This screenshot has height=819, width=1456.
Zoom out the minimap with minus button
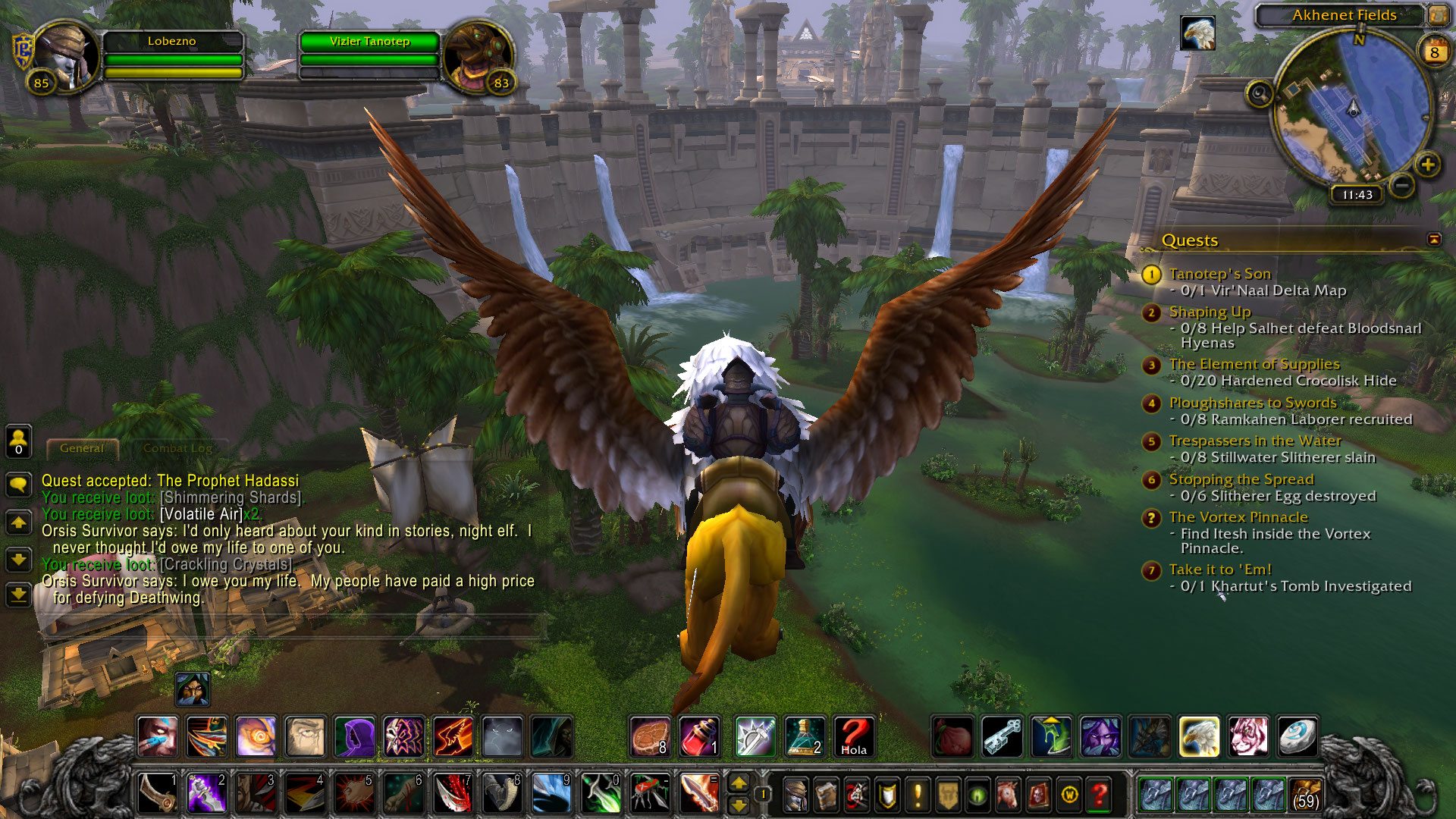[1402, 184]
